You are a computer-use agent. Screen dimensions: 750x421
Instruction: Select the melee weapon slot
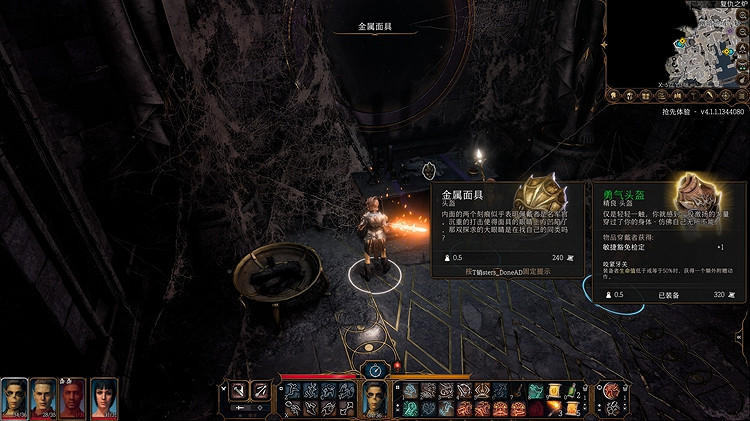[239, 390]
